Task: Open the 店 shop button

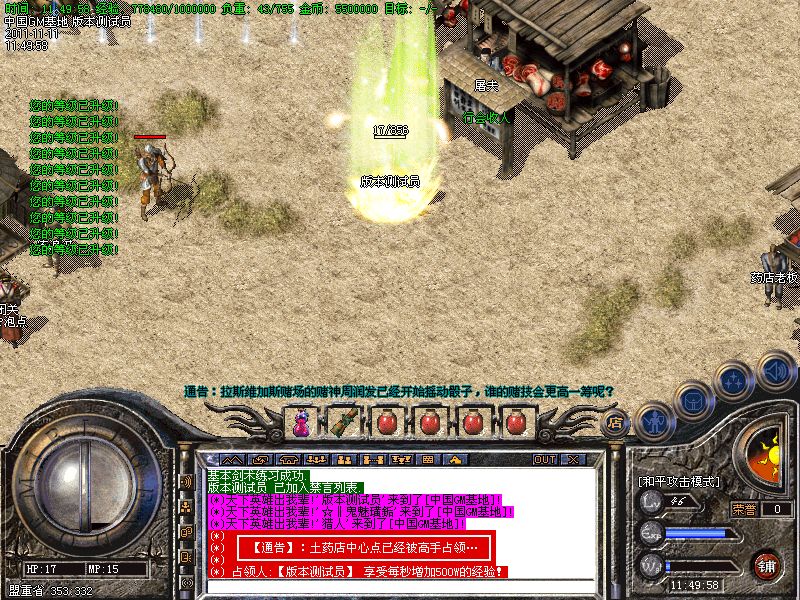Action: tap(616, 423)
